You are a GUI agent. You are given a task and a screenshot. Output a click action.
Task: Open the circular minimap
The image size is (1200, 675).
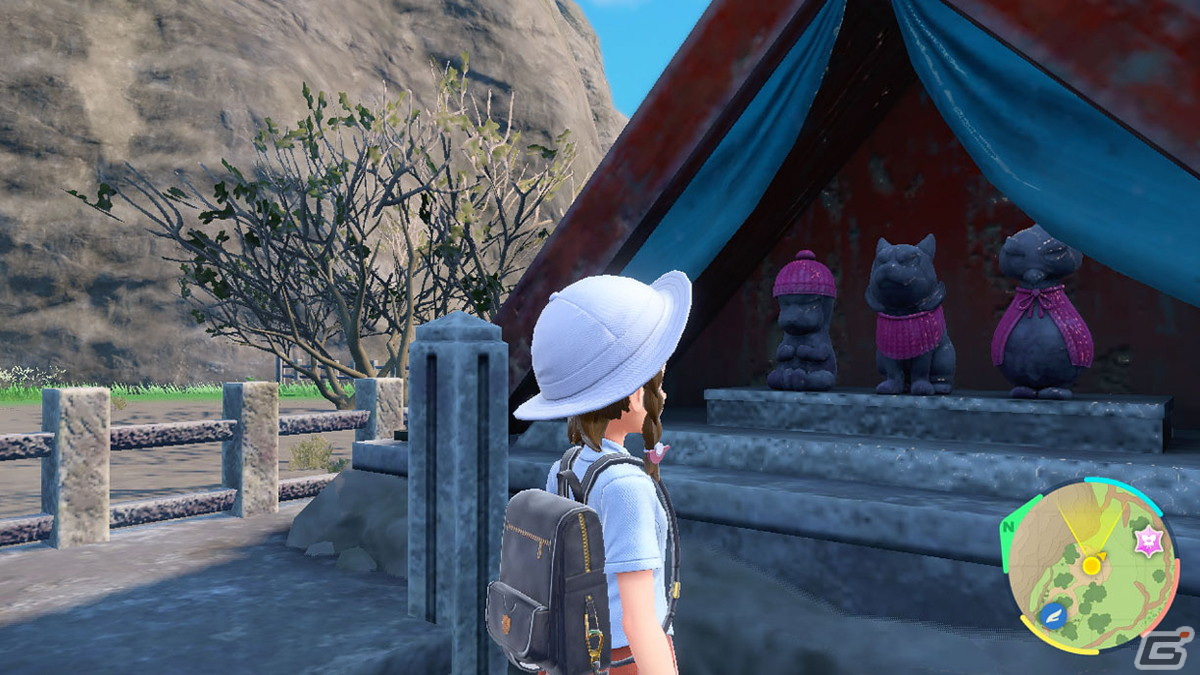click(1093, 566)
